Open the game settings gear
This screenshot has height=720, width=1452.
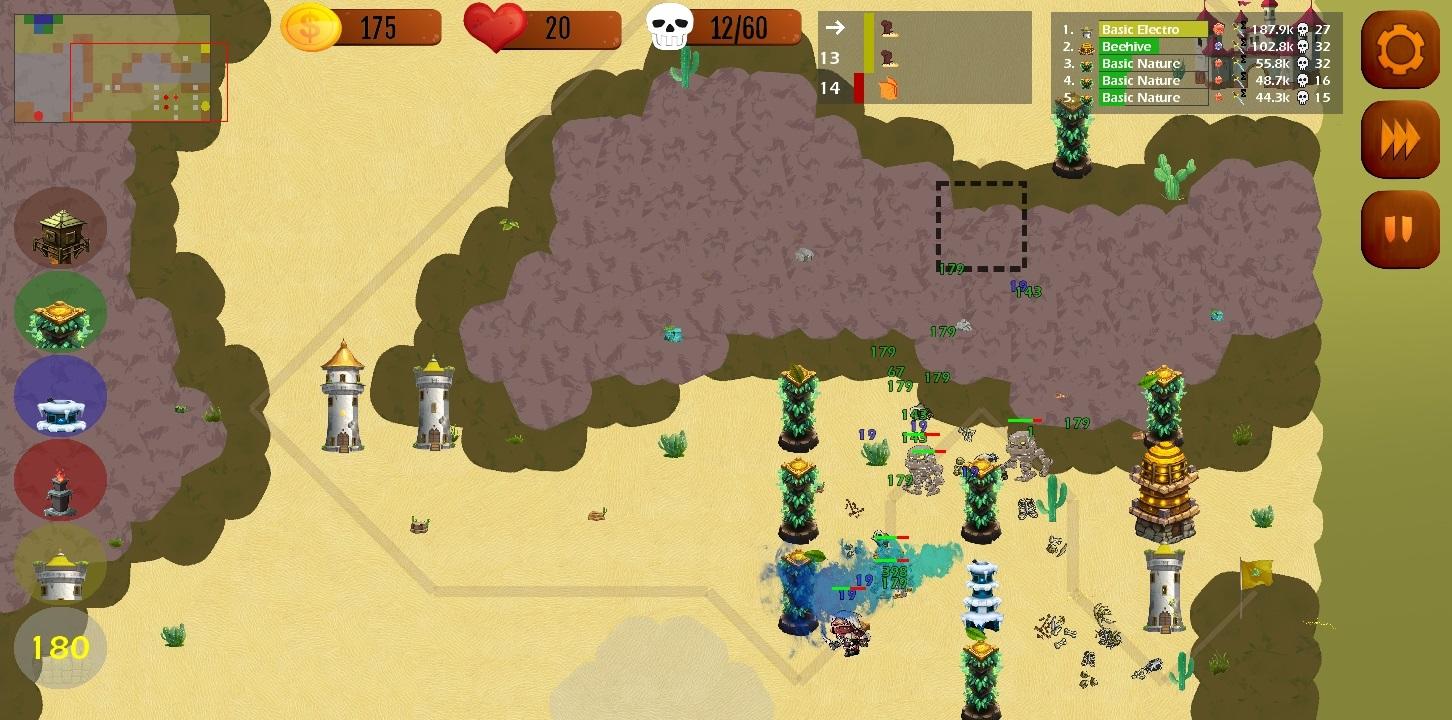[x=1400, y=49]
